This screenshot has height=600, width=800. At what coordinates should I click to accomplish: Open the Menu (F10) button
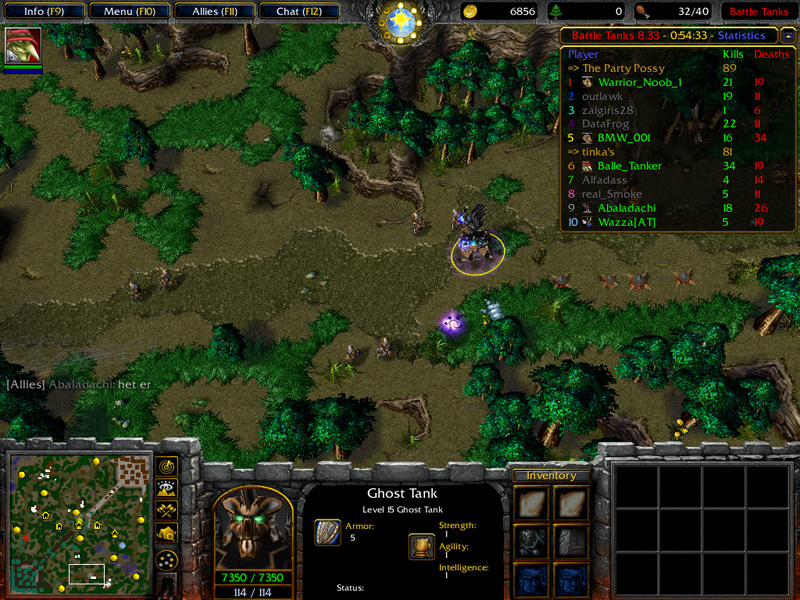click(129, 11)
